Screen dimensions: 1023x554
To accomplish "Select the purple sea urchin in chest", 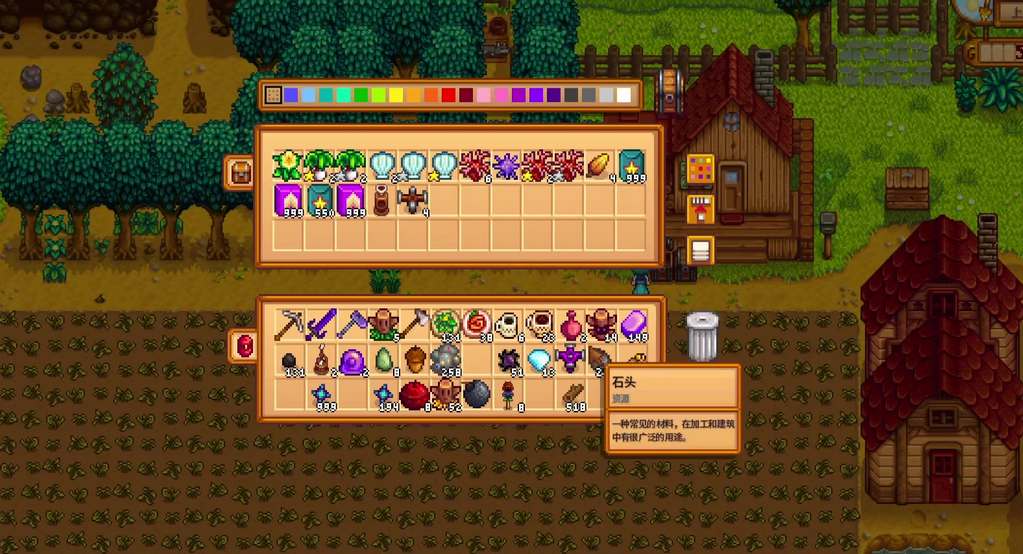I will click(506, 166).
